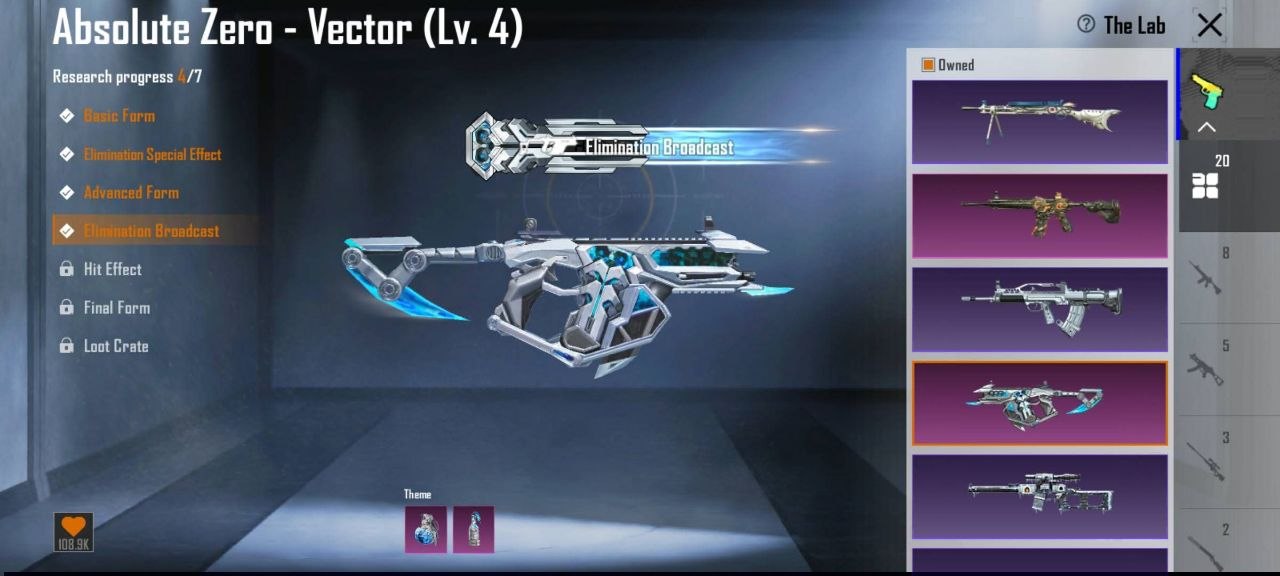Toggle the Owned filter checkbox
The height and width of the screenshot is (576, 1280).
tap(928, 65)
